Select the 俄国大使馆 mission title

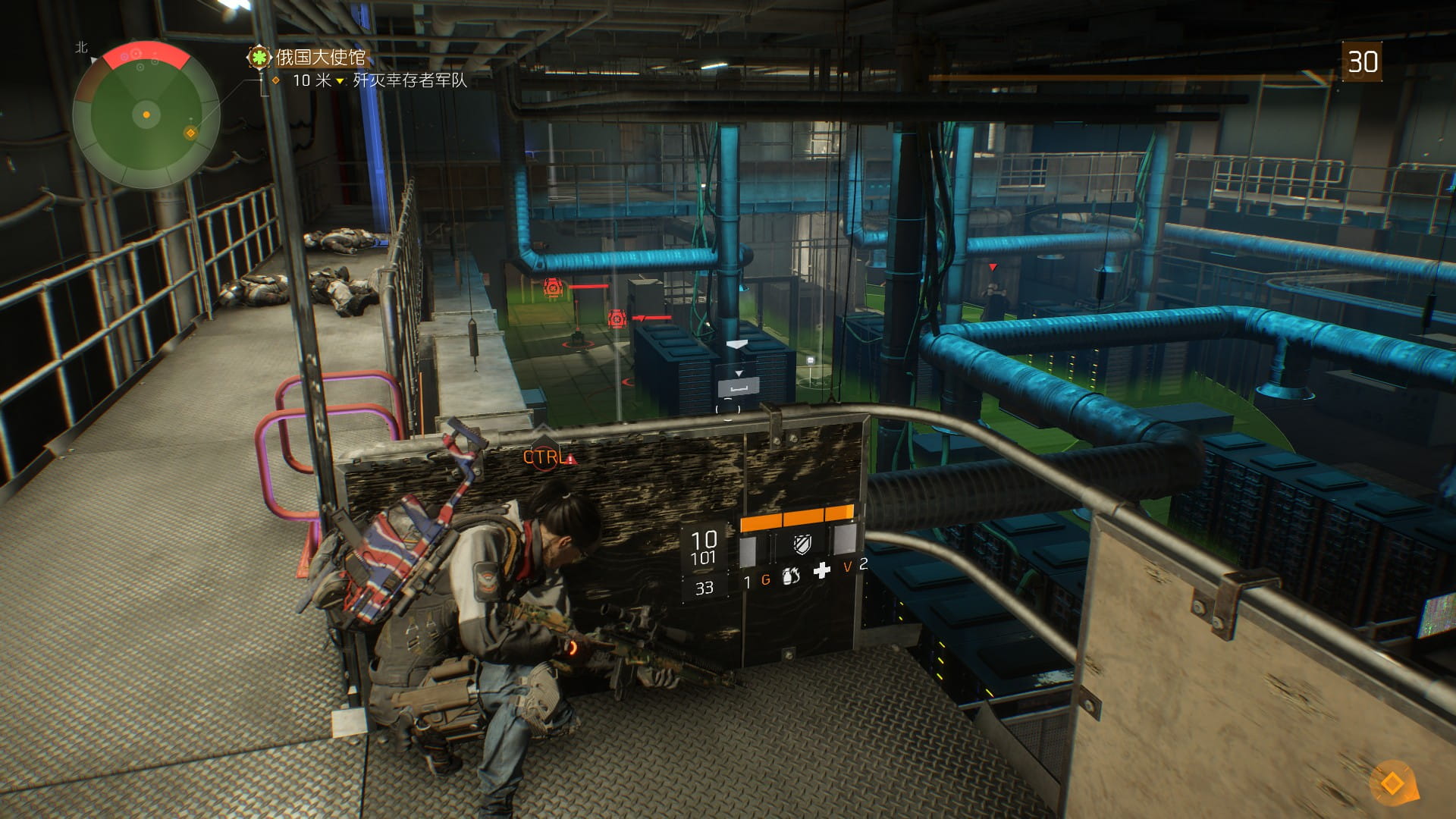[321, 57]
